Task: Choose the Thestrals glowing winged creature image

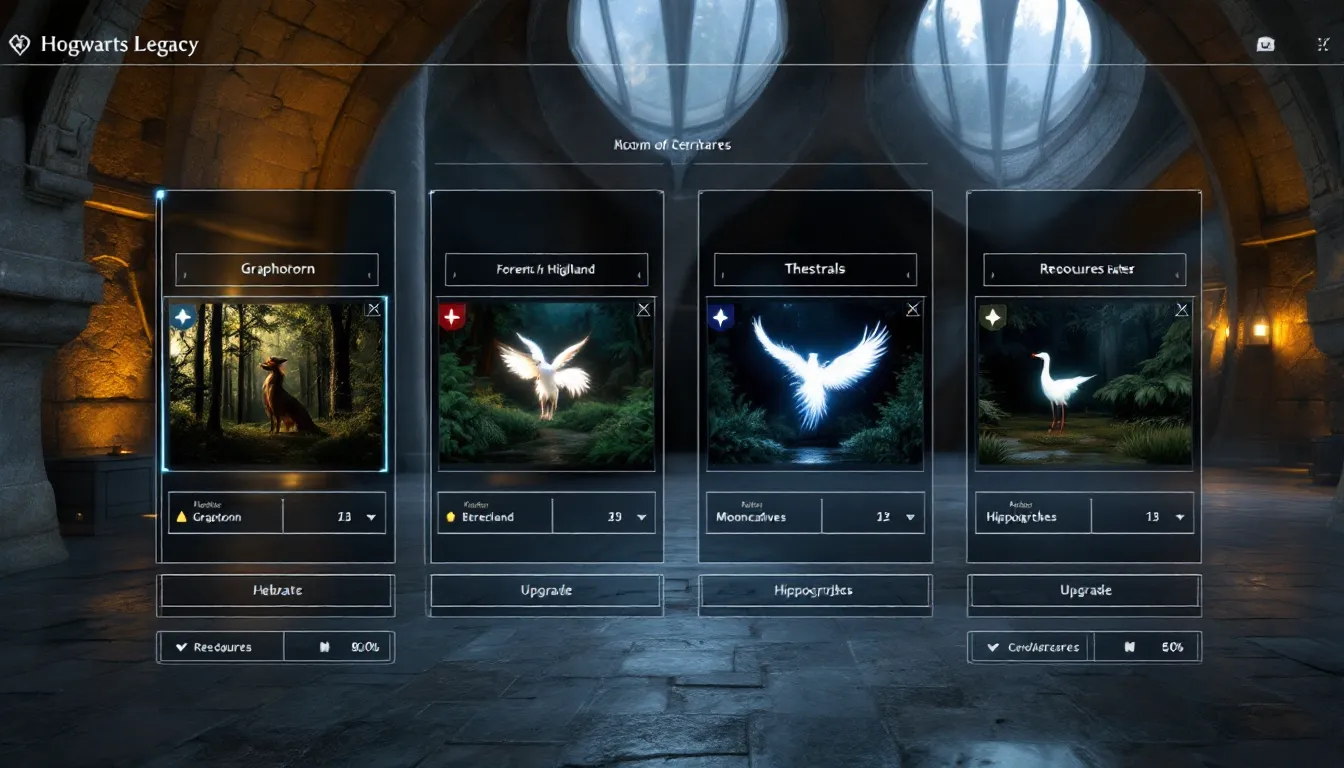Action: [815, 383]
